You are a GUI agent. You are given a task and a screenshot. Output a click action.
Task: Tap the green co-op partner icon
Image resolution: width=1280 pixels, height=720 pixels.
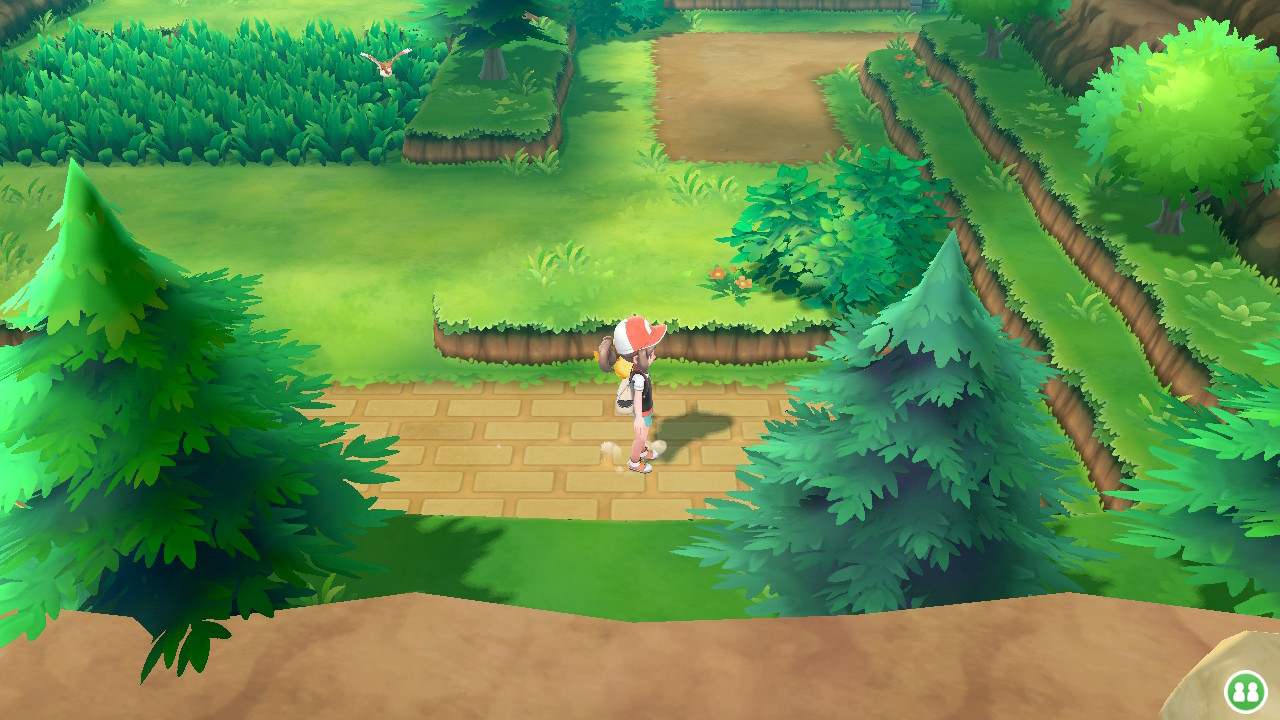click(x=1247, y=690)
